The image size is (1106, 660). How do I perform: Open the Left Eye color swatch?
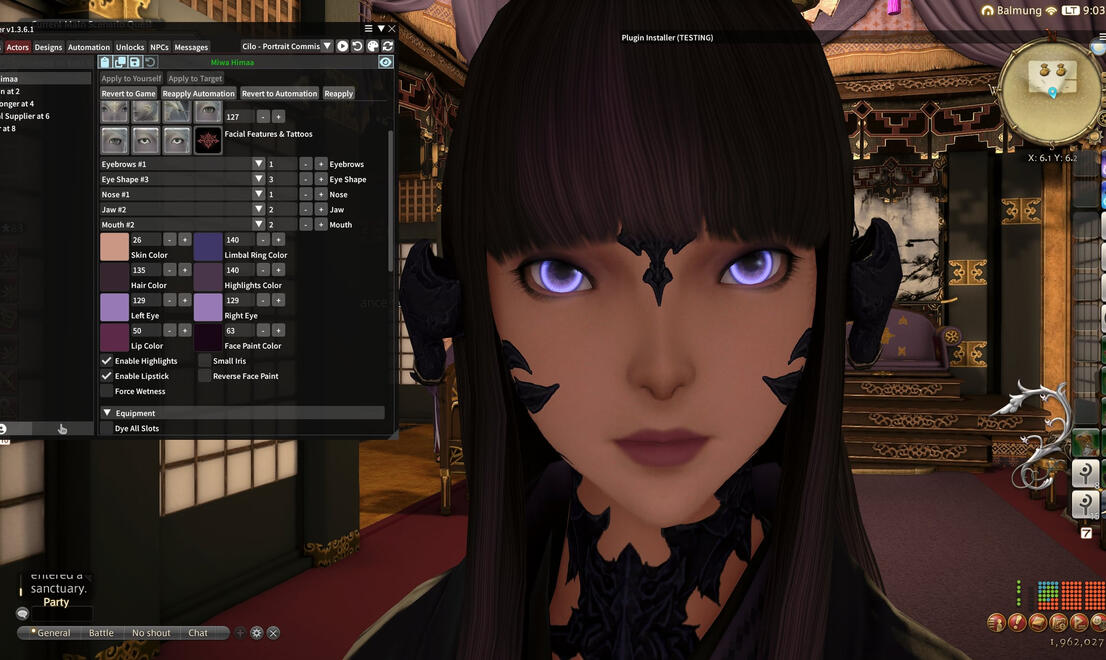tap(115, 307)
